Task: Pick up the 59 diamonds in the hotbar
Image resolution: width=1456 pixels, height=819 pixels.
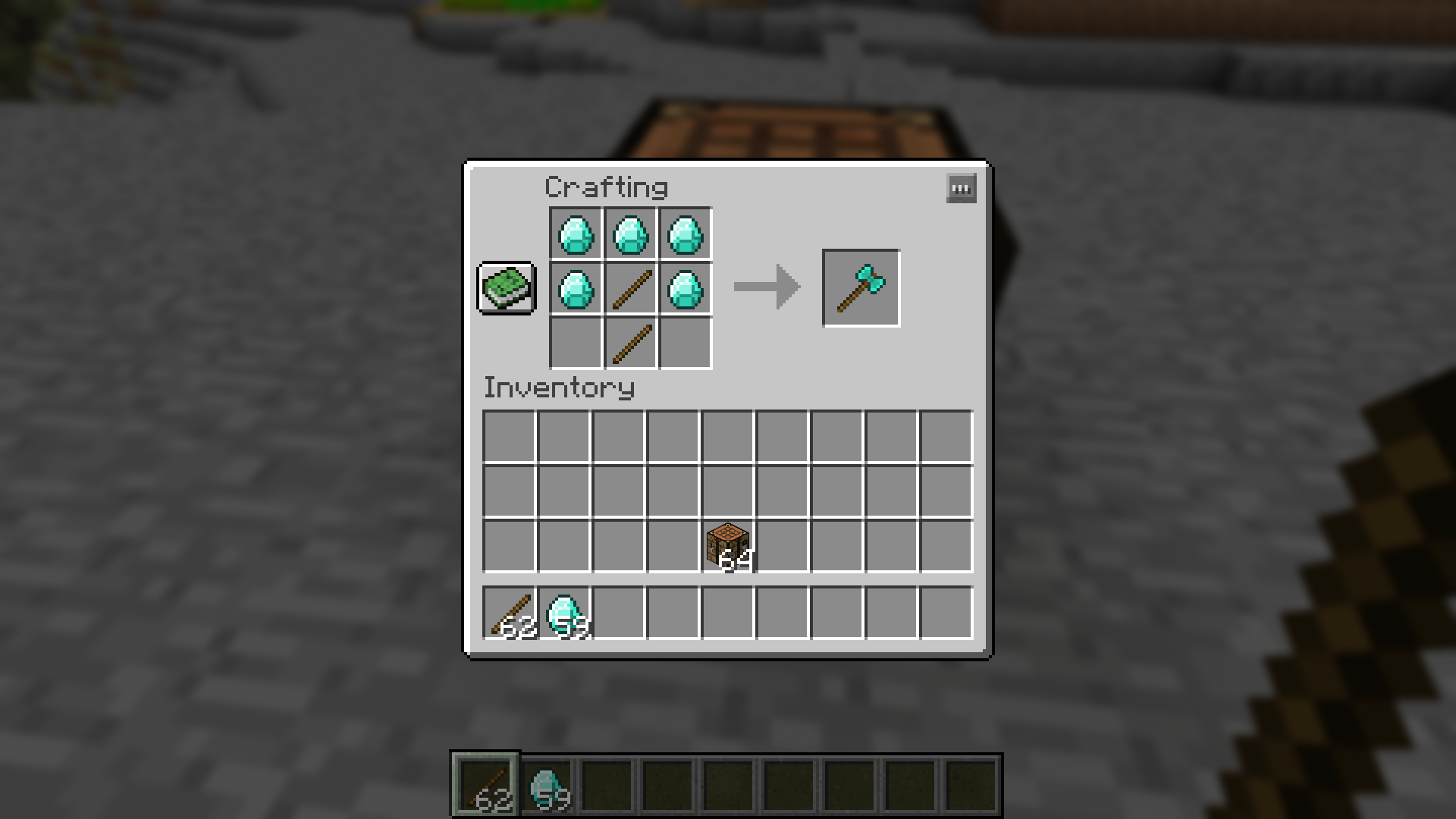Action: (x=563, y=615)
